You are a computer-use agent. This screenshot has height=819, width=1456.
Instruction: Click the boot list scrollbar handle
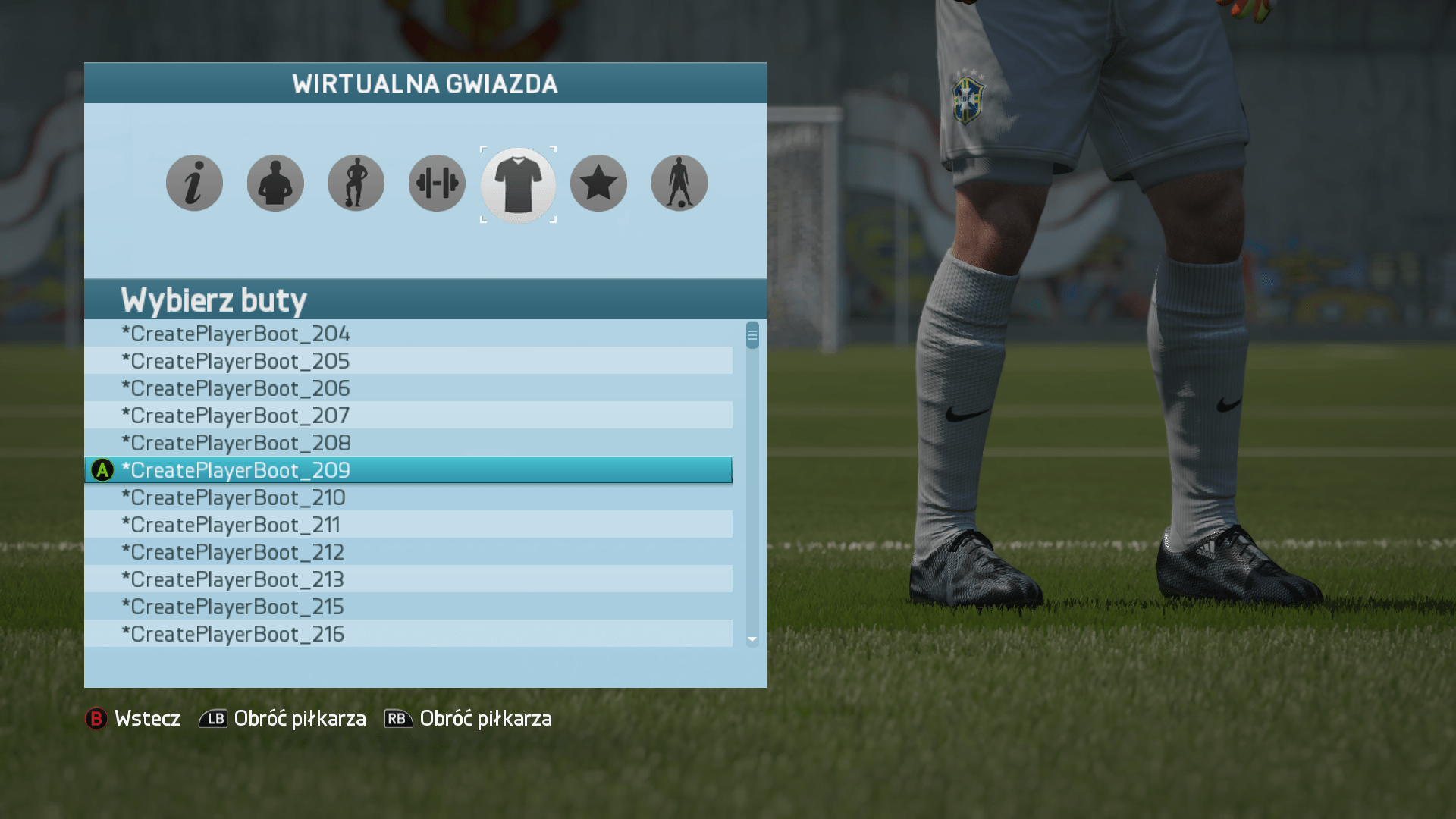pos(752,335)
